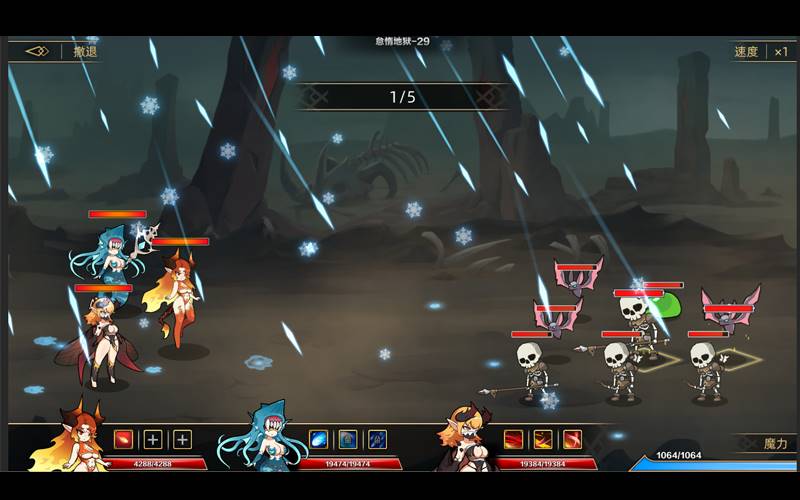Trigger the blonde succubus's third red skill
The width and height of the screenshot is (800, 500).
point(572,439)
